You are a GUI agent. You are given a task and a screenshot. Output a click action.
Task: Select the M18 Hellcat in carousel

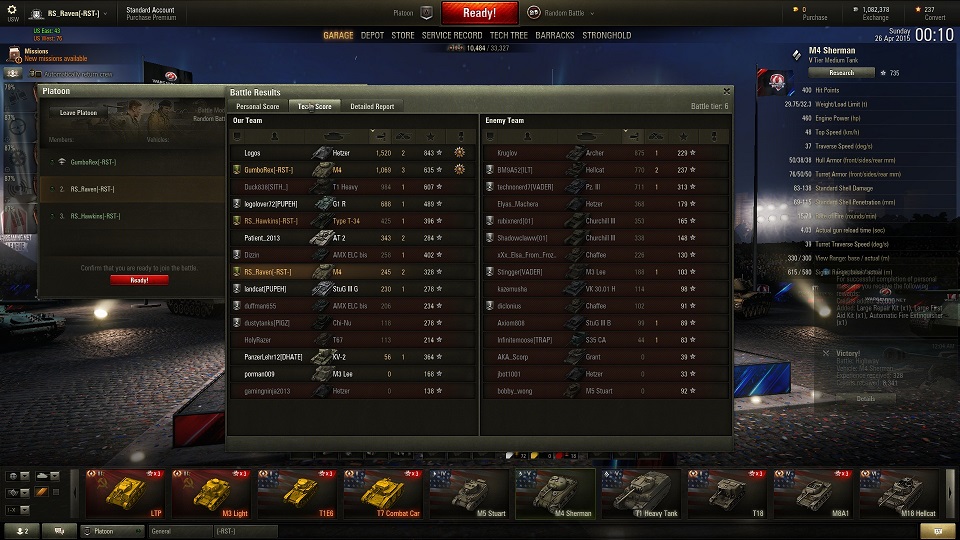click(x=900, y=494)
